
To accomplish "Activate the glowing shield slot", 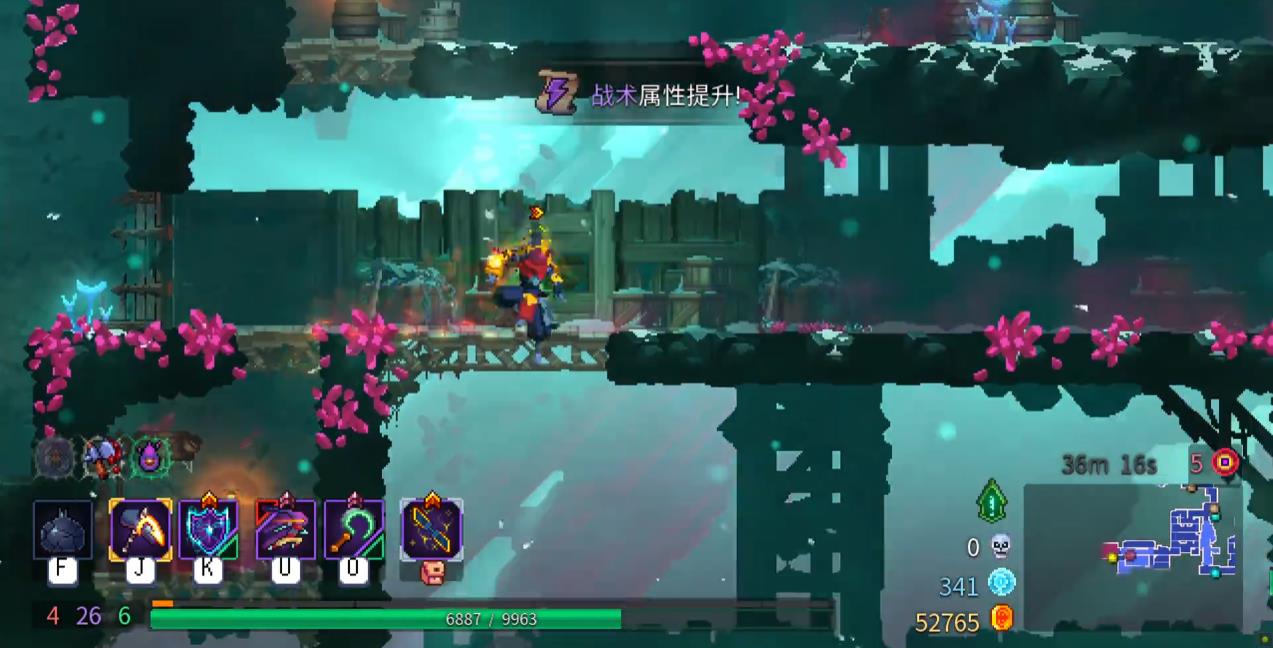I will (x=209, y=530).
